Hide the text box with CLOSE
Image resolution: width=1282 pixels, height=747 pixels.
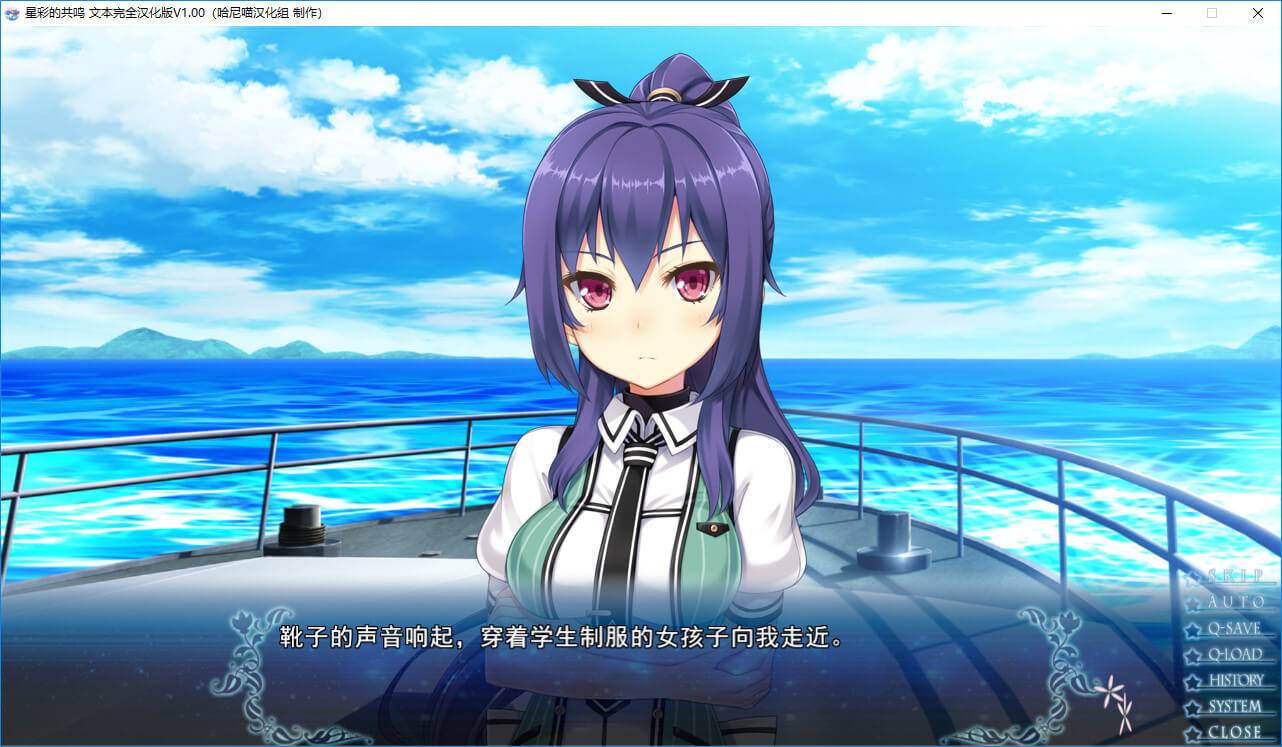tap(1234, 732)
